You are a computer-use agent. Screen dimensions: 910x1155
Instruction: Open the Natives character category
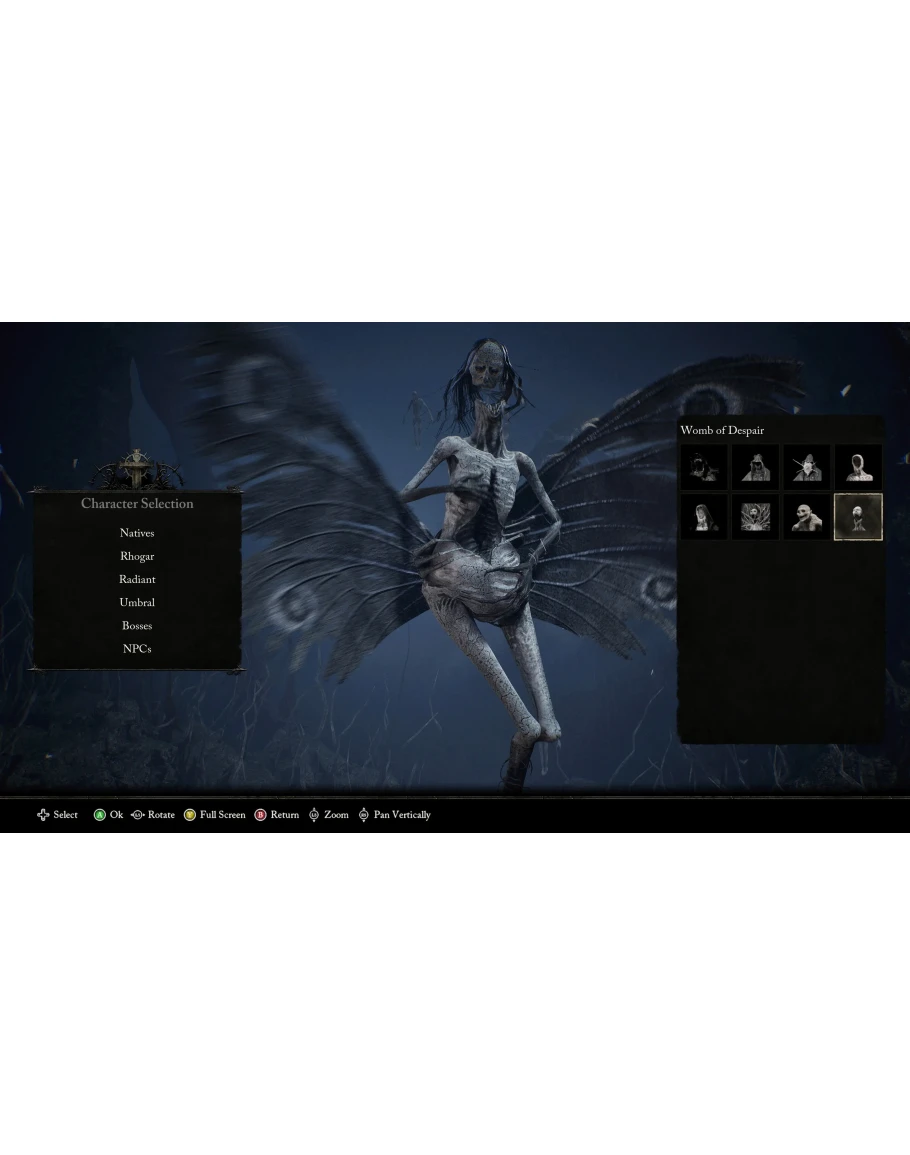(137, 533)
